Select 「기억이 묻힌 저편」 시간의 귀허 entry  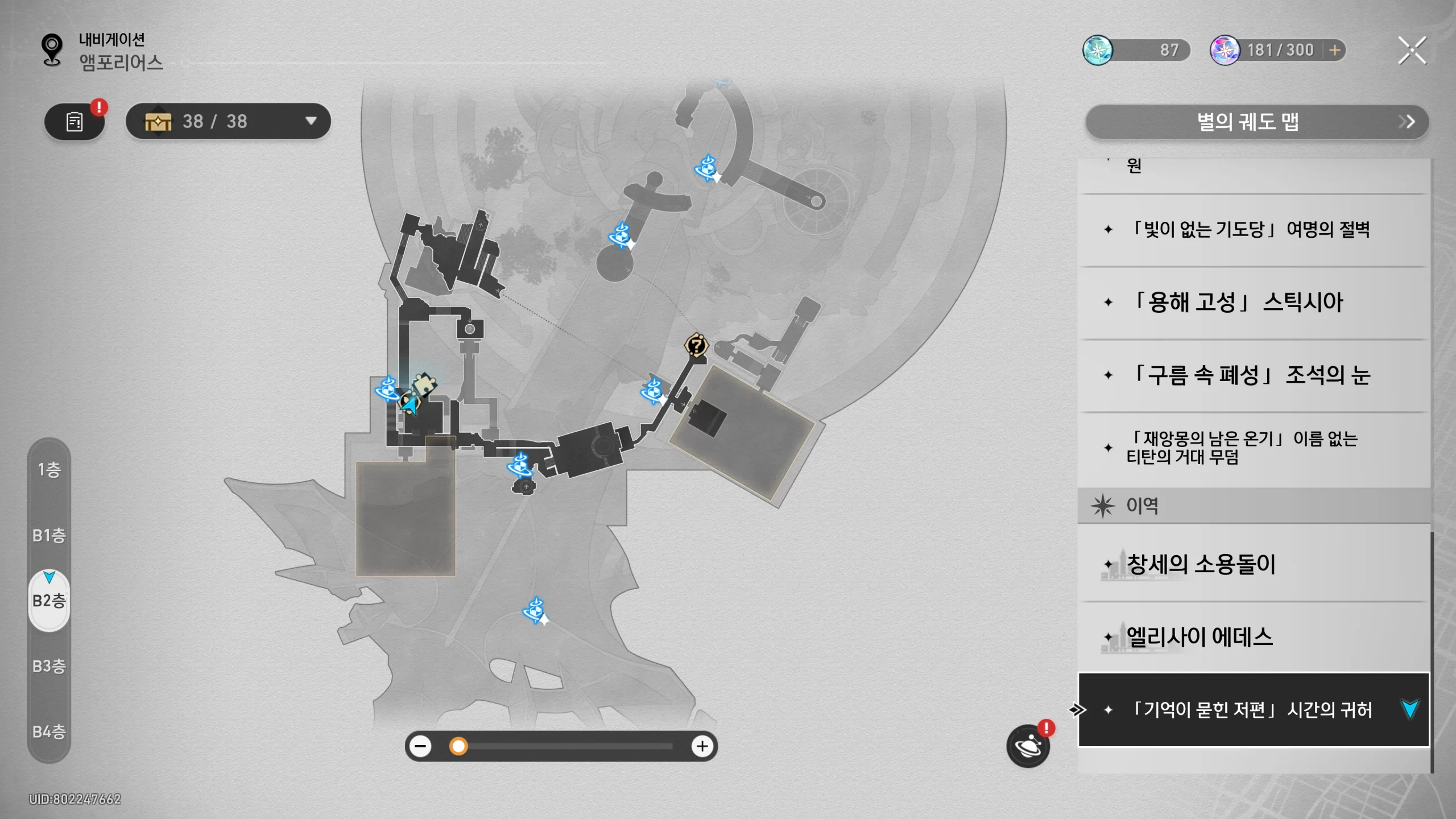point(1251,710)
